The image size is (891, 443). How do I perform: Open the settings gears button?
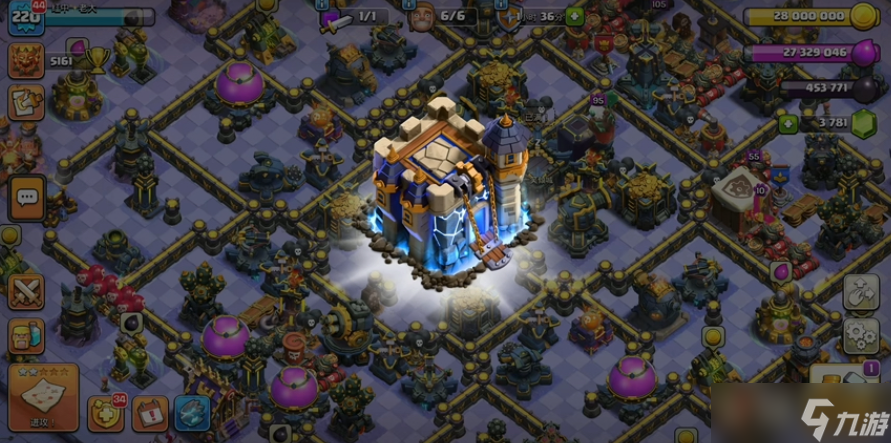(x=860, y=337)
